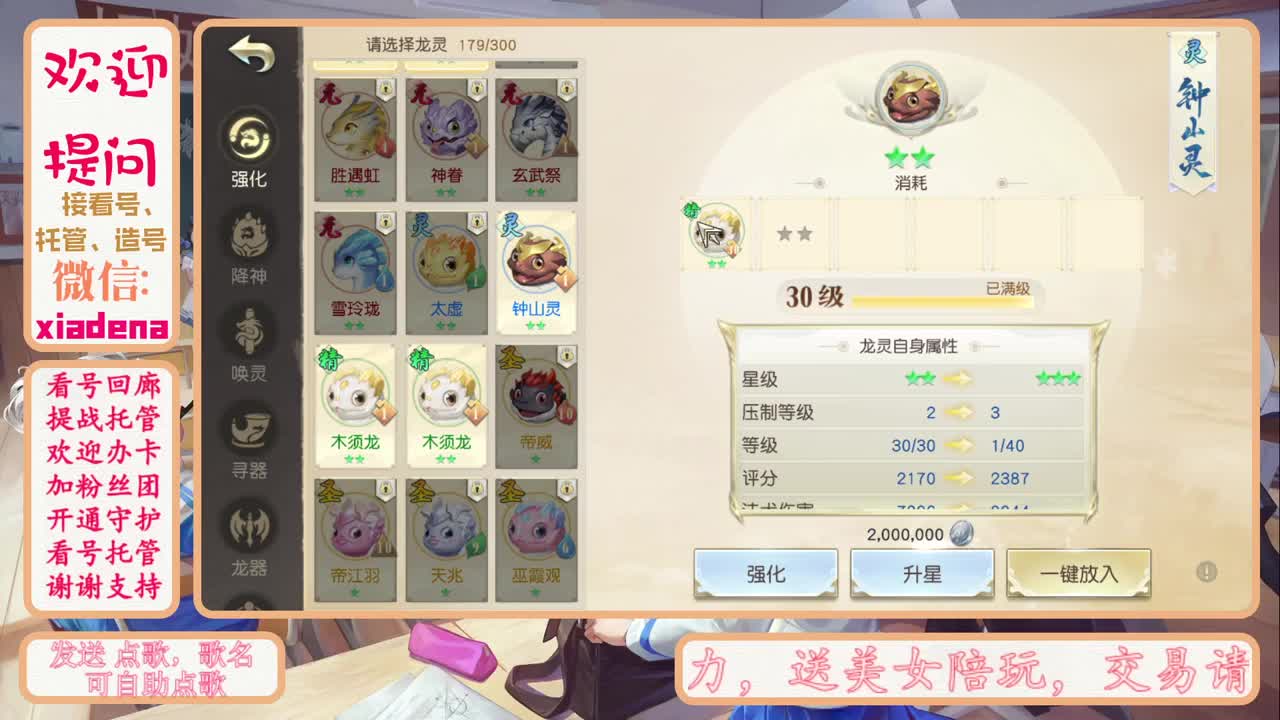Click the exclamation info icon beside 一键放入
This screenshot has height=720, width=1280.
[x=1207, y=574]
